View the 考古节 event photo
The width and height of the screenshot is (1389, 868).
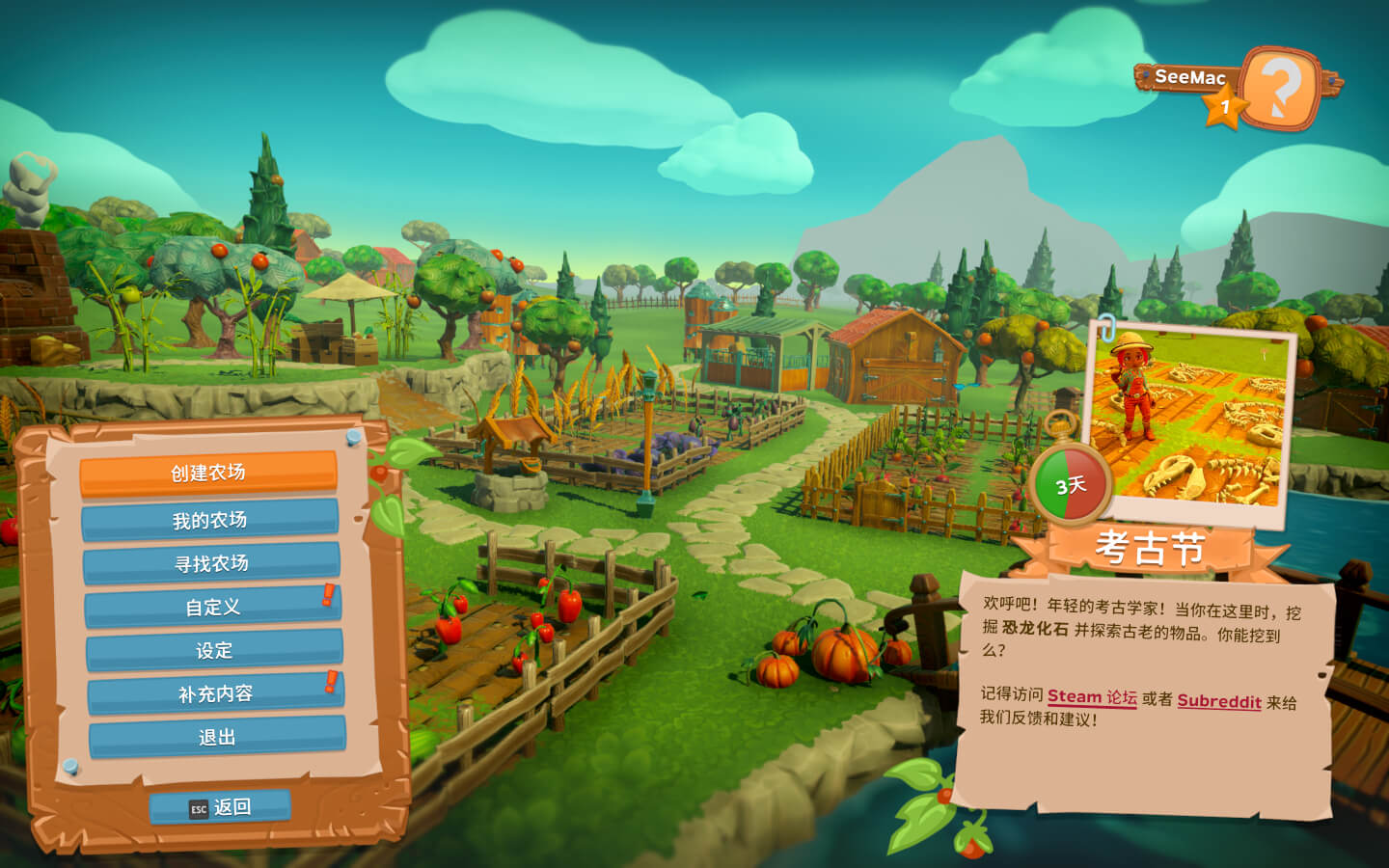click(x=1192, y=420)
